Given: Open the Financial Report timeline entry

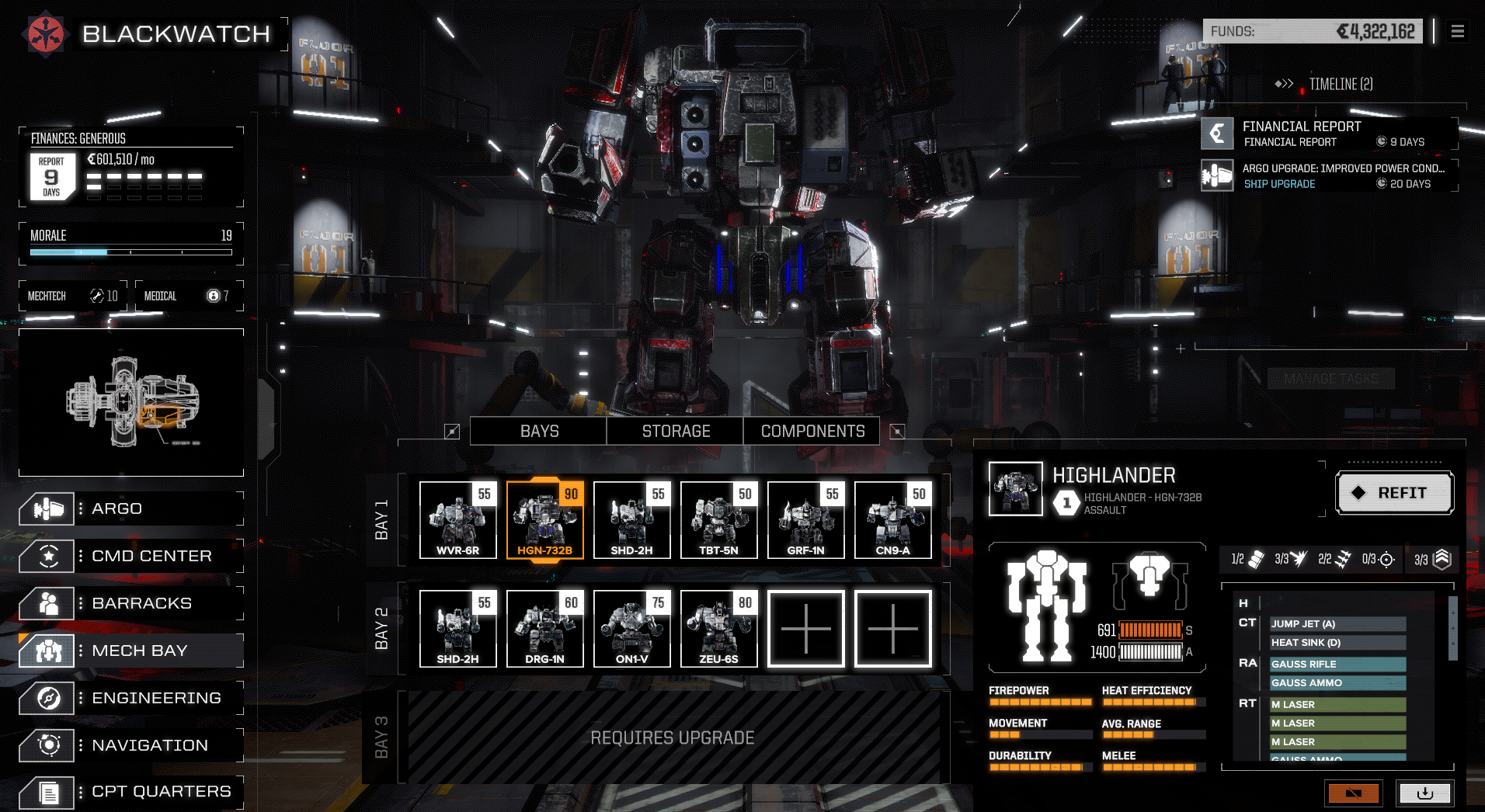Looking at the screenshot, I should click(x=1330, y=134).
